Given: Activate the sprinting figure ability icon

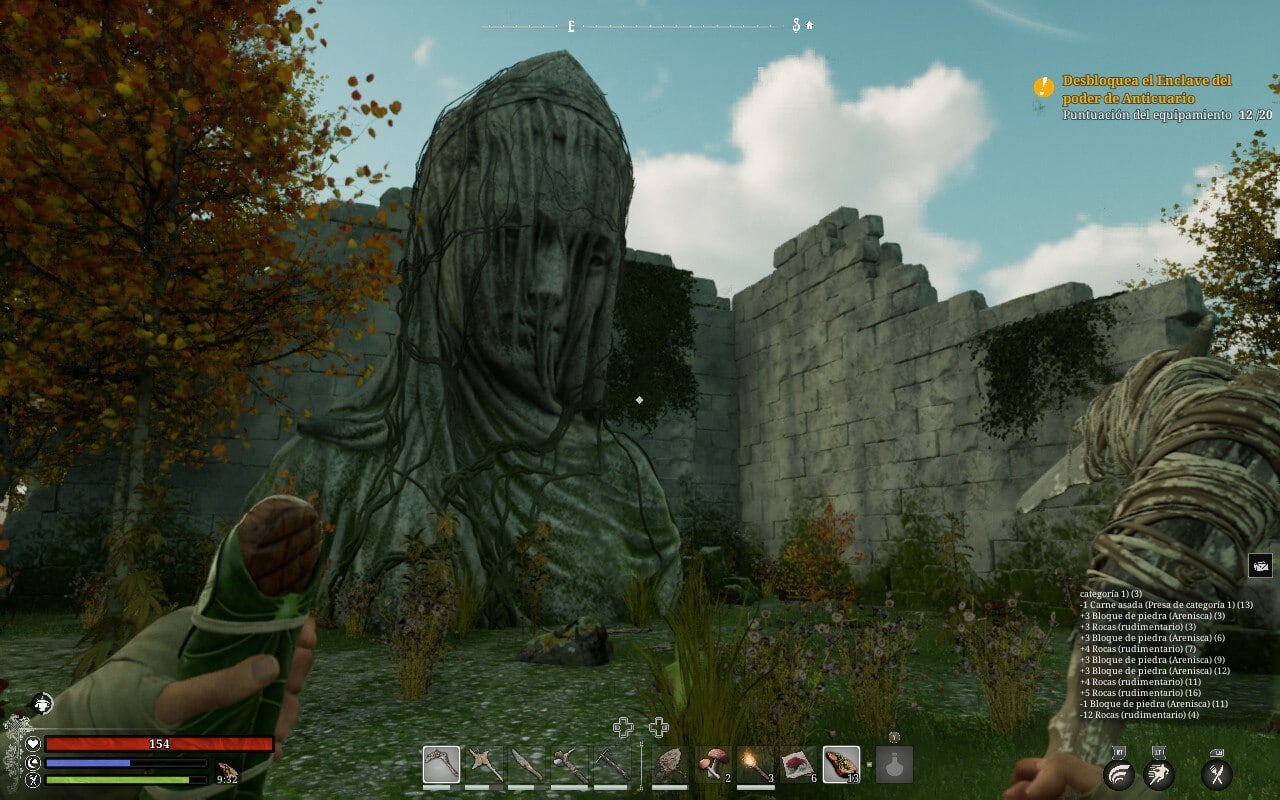Looking at the screenshot, I should pos(1159,773).
